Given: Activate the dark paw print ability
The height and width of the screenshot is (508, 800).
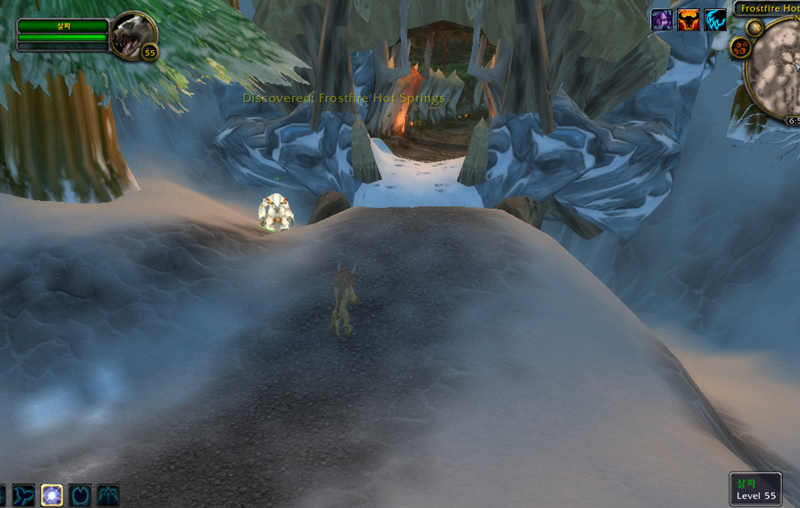Looking at the screenshot, I should pos(80,495).
